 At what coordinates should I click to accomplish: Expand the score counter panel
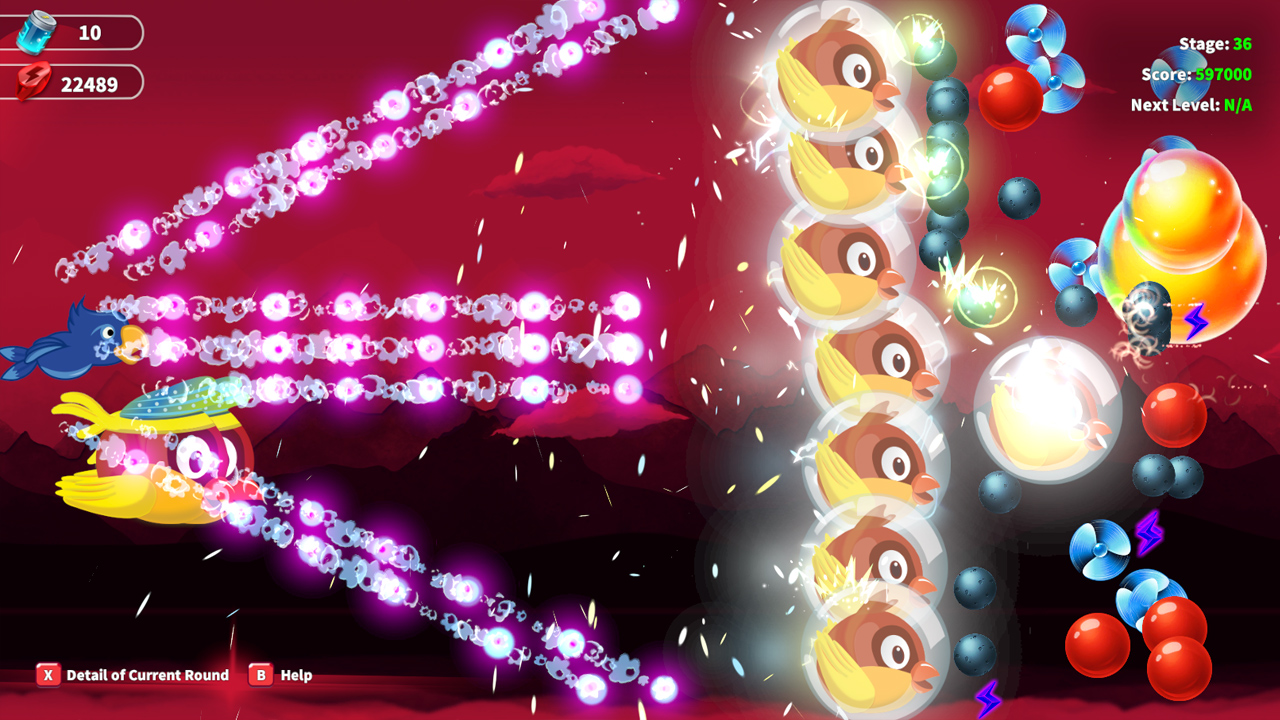click(x=1199, y=74)
